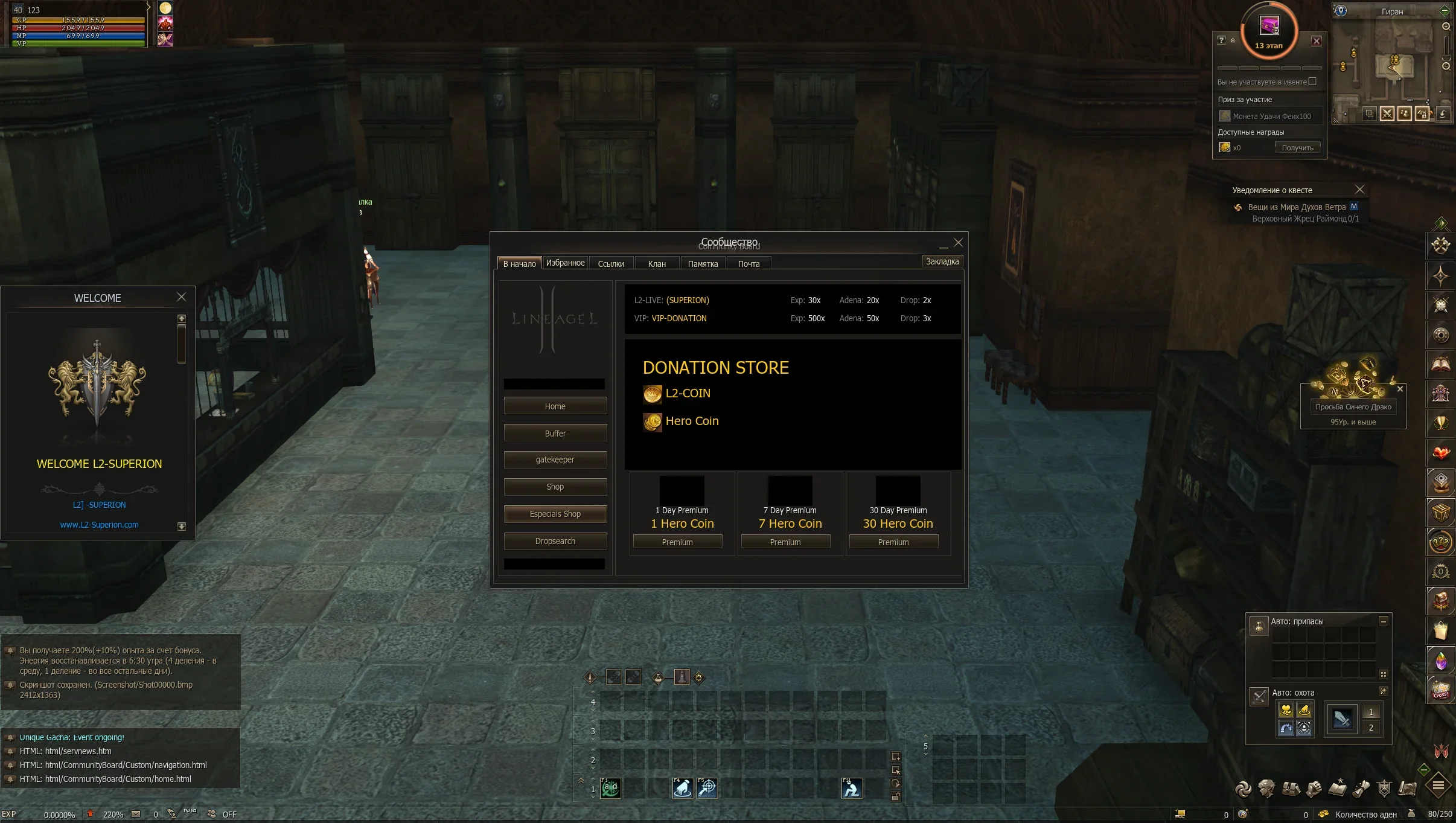Open the Dropsearch page
Image resolution: width=1456 pixels, height=823 pixels.
[555, 541]
